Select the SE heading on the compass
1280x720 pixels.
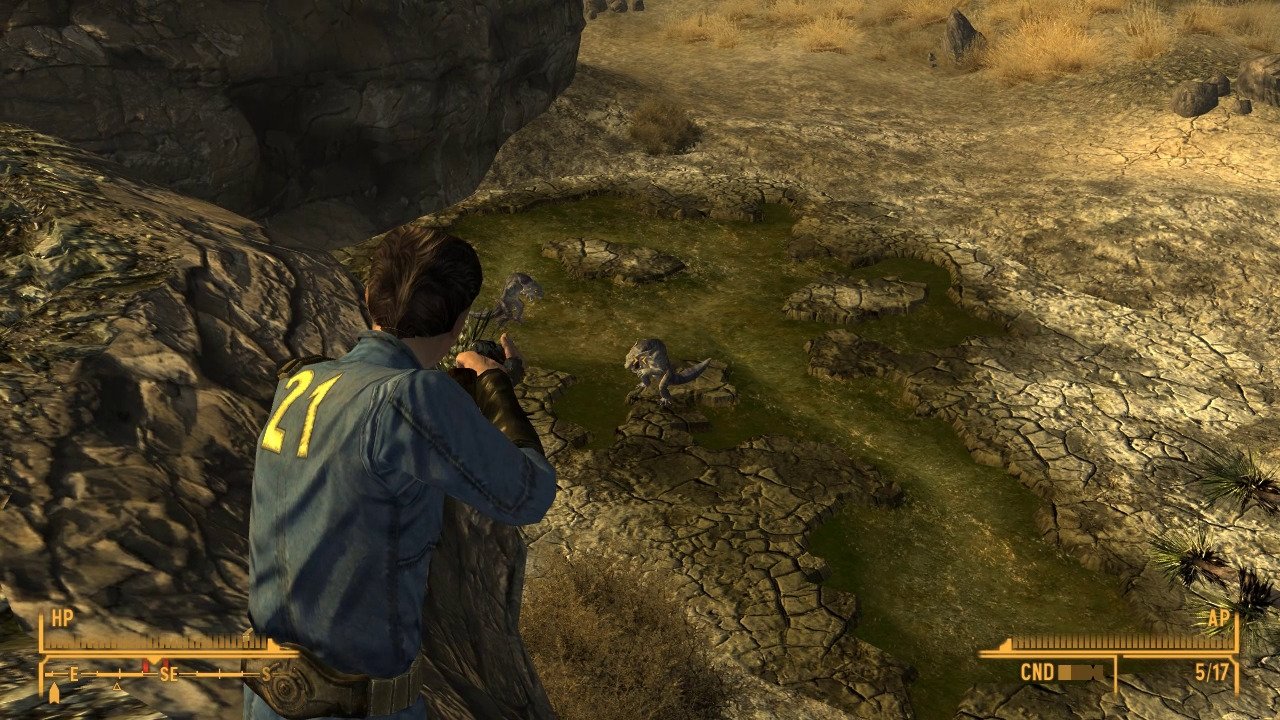(x=170, y=672)
